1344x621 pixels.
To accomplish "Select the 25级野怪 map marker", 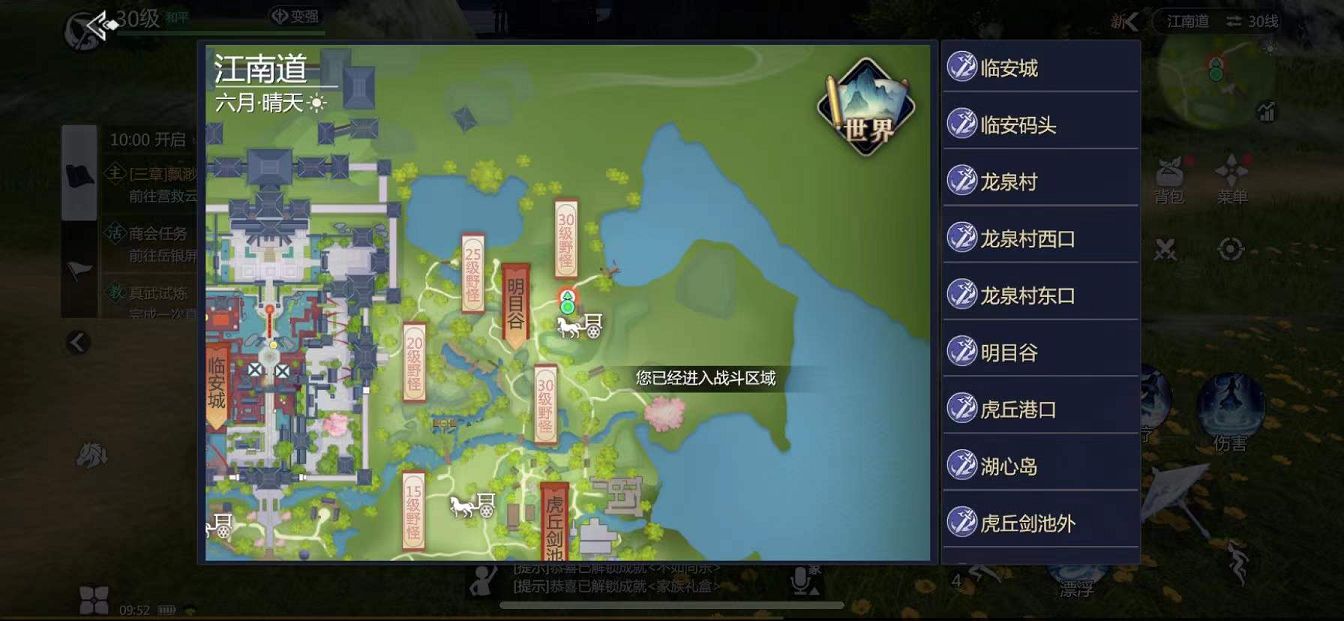I will [x=473, y=273].
